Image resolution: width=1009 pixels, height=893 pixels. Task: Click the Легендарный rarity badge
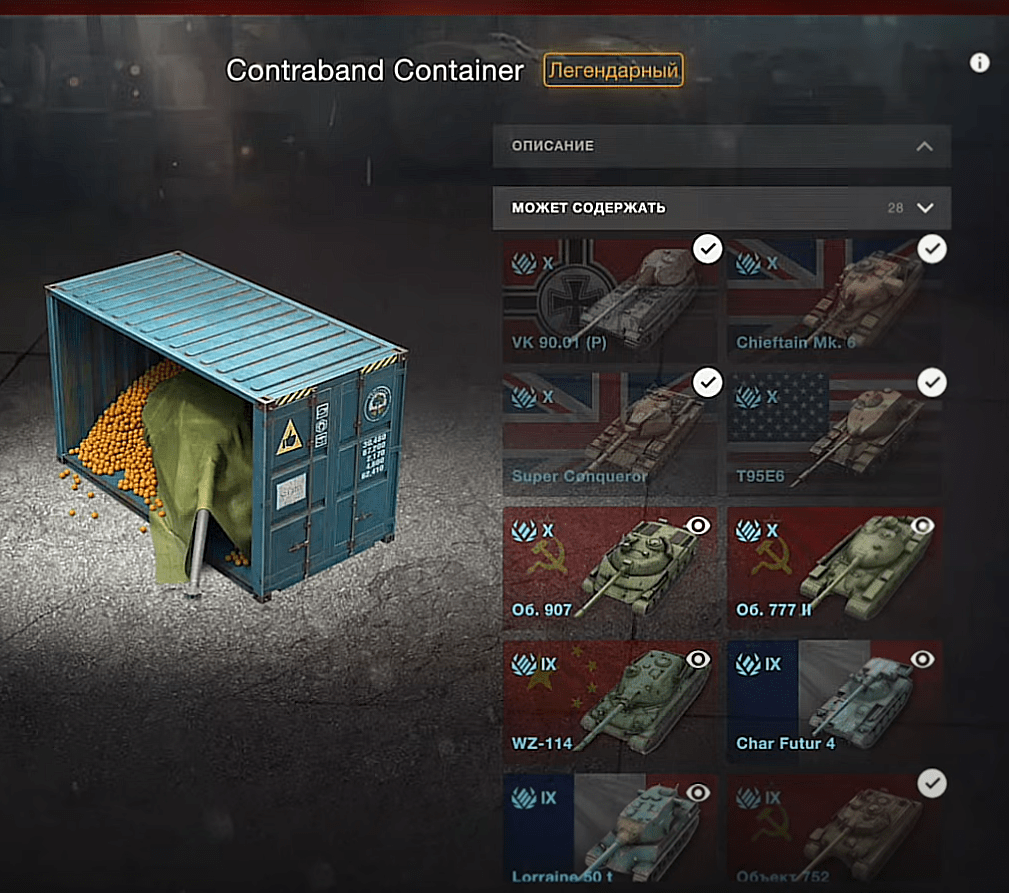(x=613, y=71)
